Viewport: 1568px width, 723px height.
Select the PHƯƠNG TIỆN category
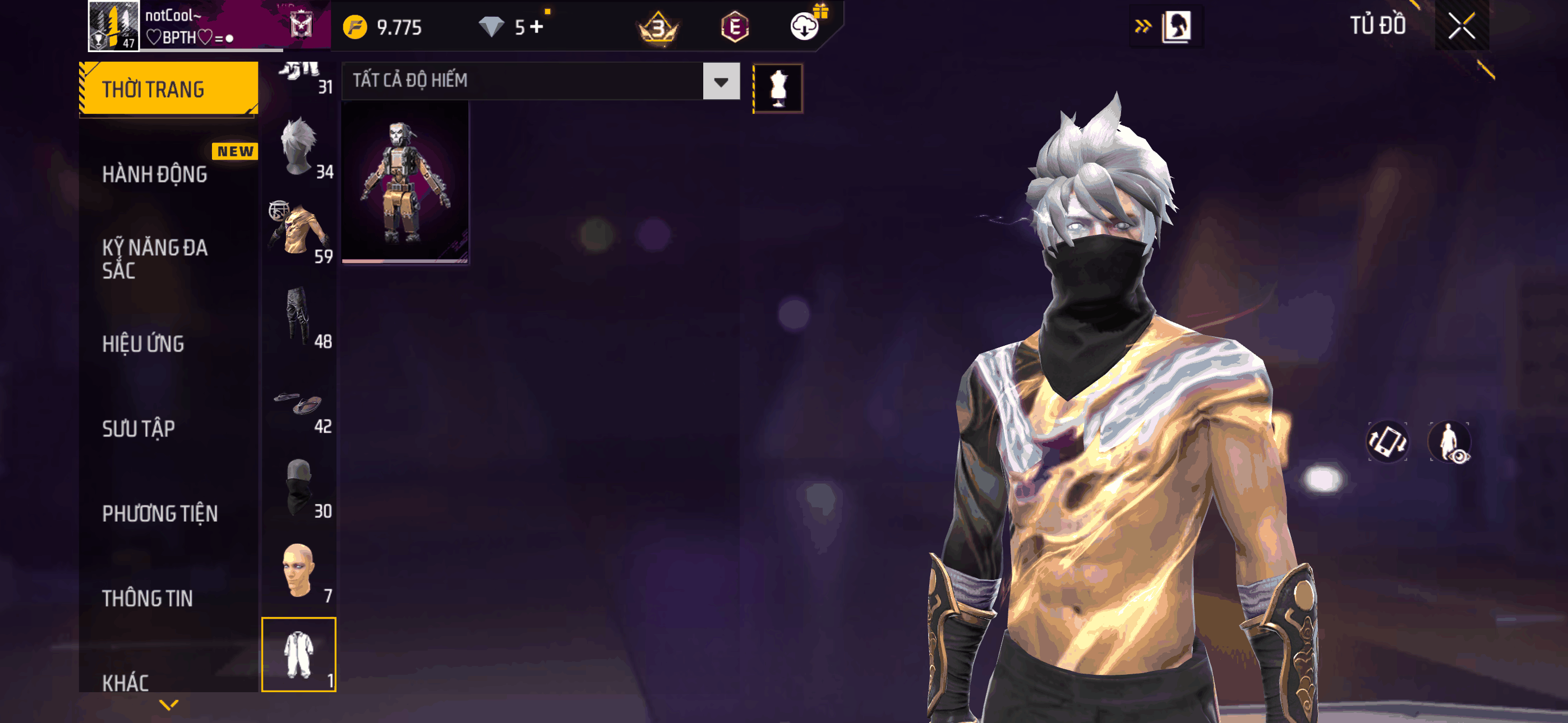[159, 513]
